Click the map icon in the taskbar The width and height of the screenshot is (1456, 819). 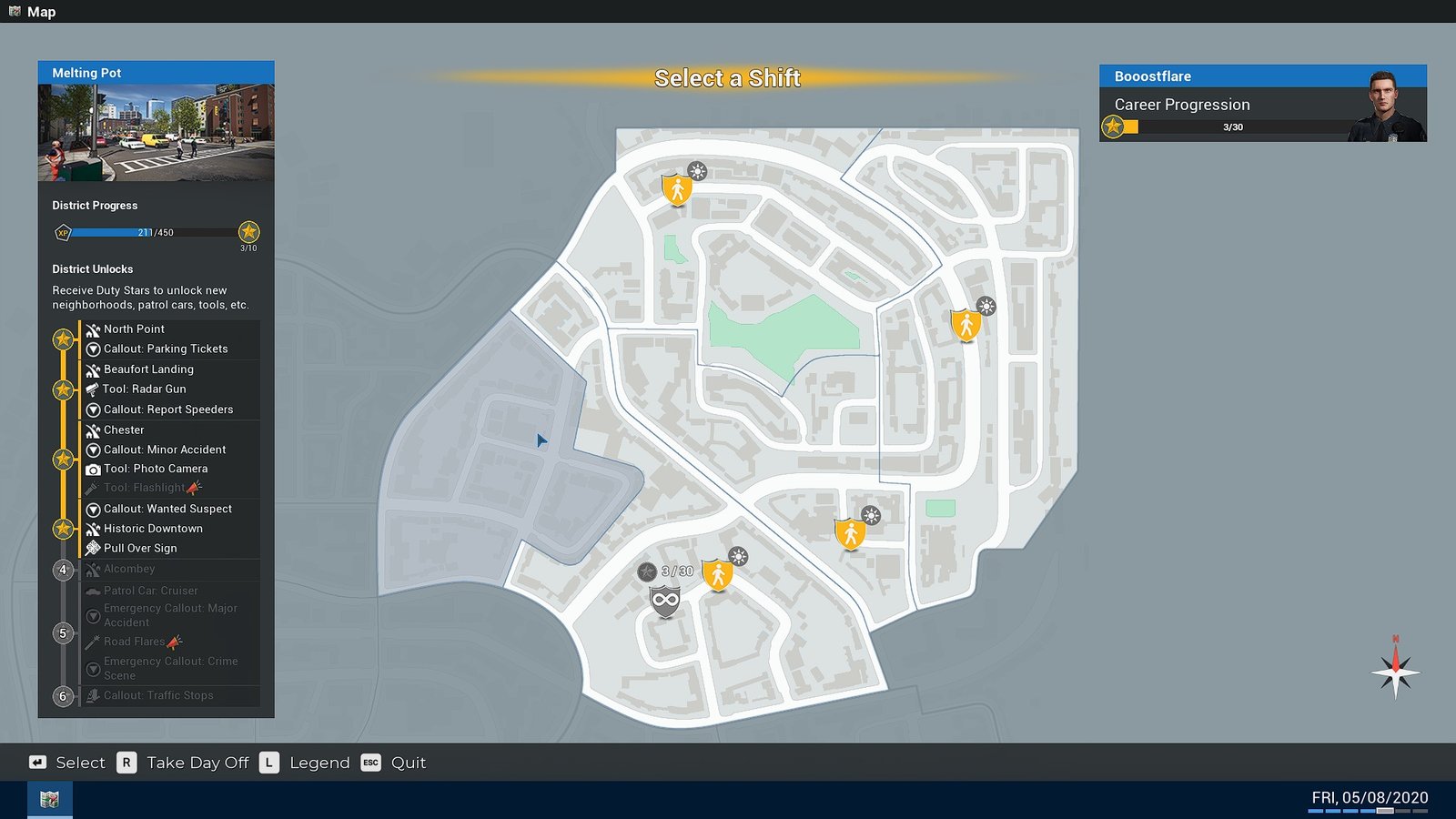pyautogui.click(x=50, y=800)
